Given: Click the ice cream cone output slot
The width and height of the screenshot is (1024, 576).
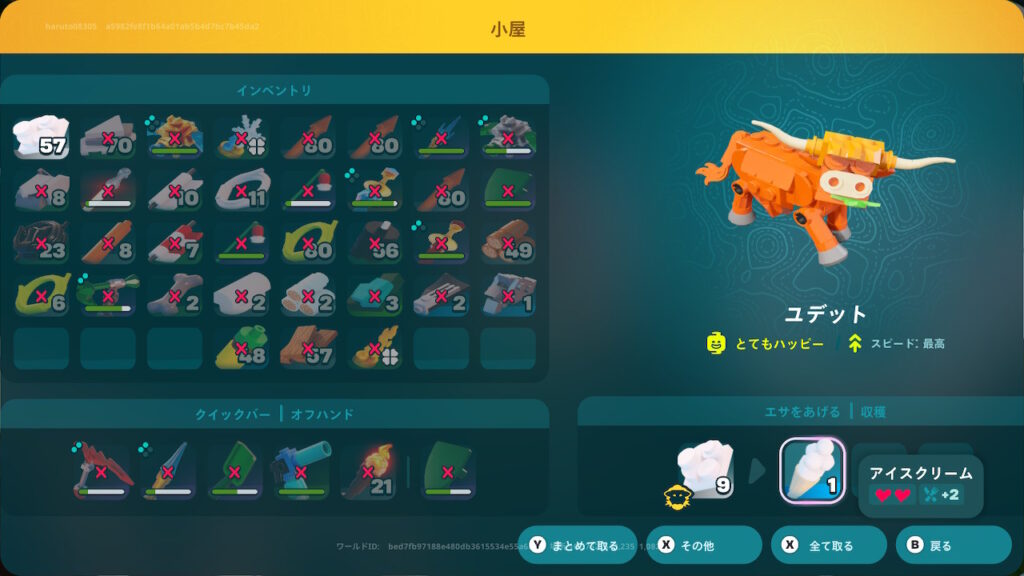Looking at the screenshot, I should pyautogui.click(x=812, y=470).
